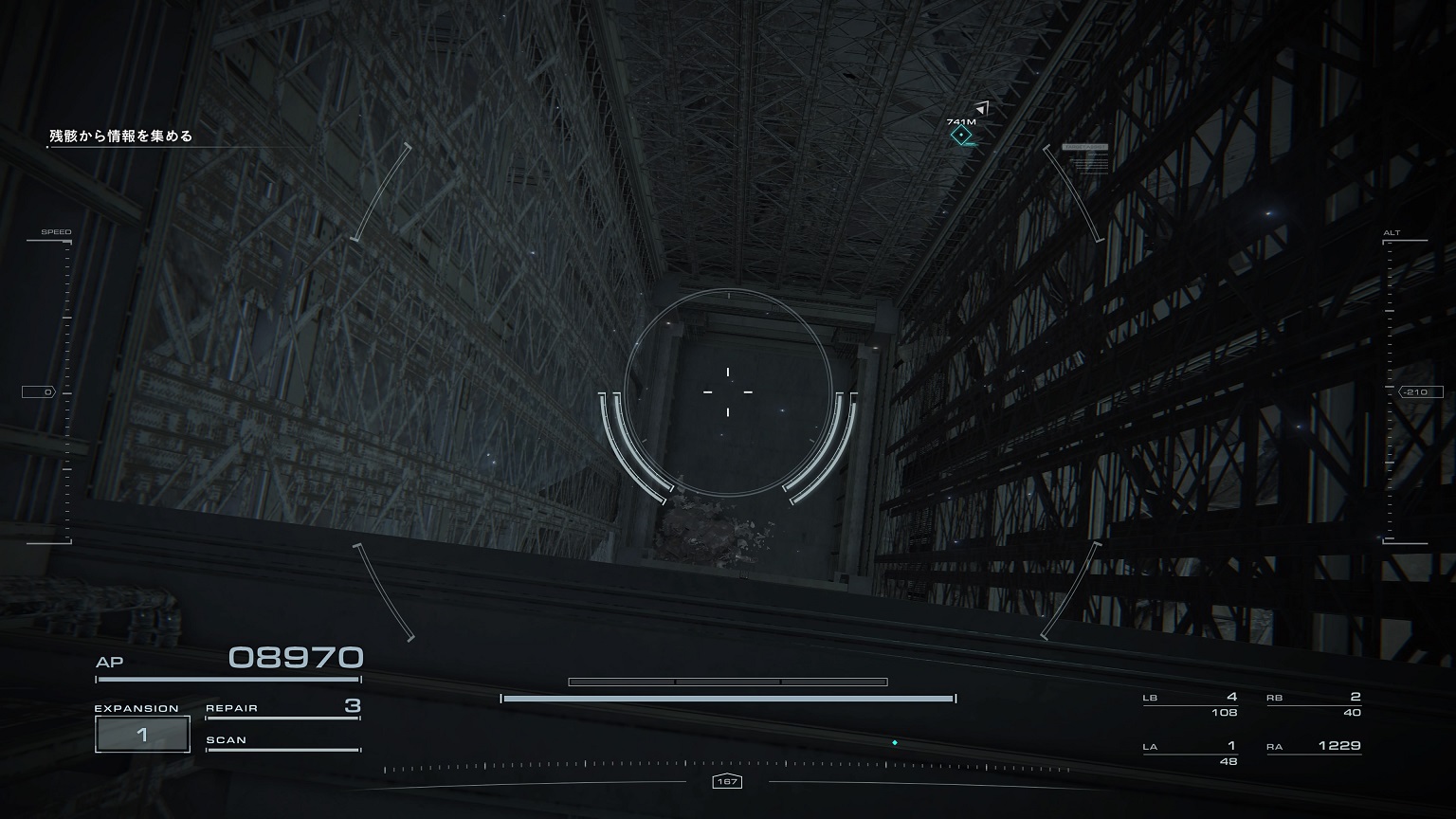Trigger the SCAN gauge

tap(282, 741)
